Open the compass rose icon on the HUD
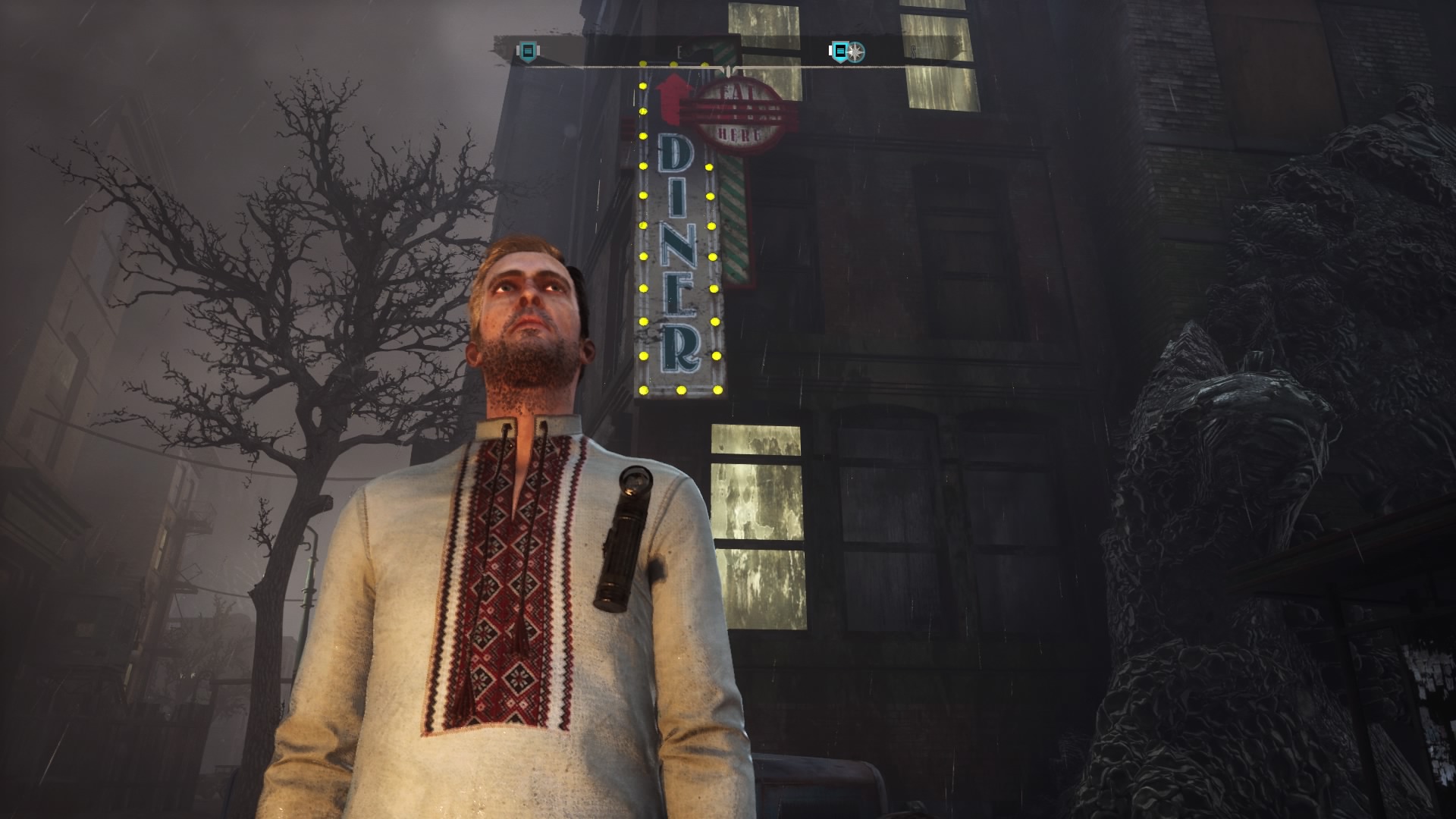1456x819 pixels. coord(855,52)
